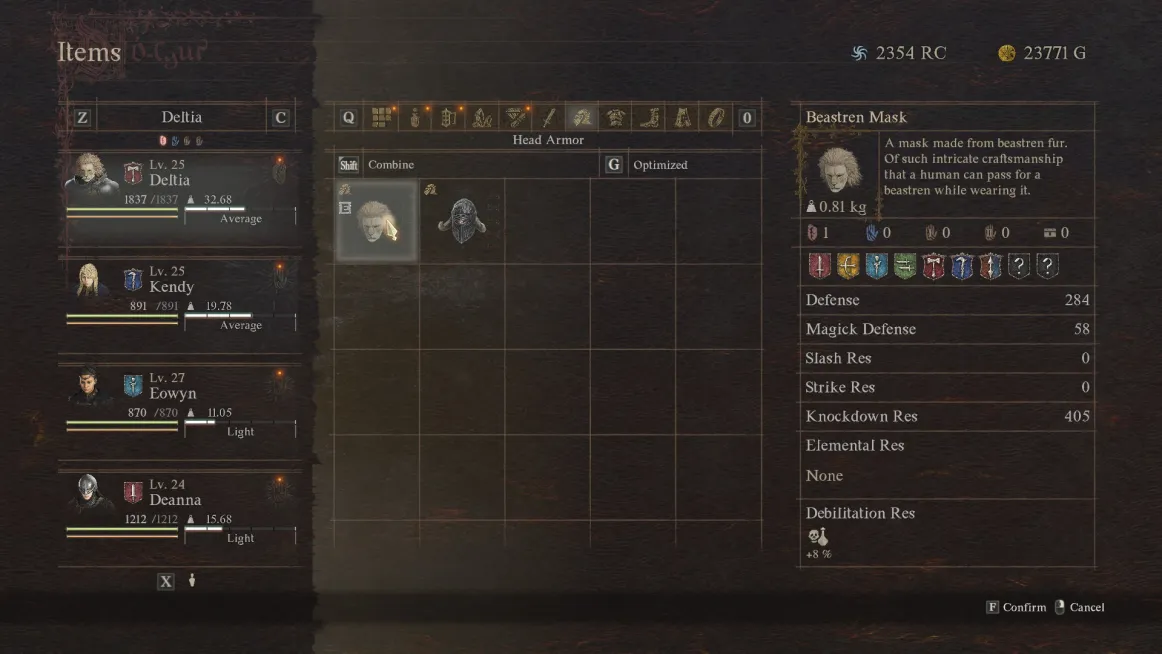Viewport: 1162px width, 654px height.
Task: Click the Combine option
Action: pos(390,165)
